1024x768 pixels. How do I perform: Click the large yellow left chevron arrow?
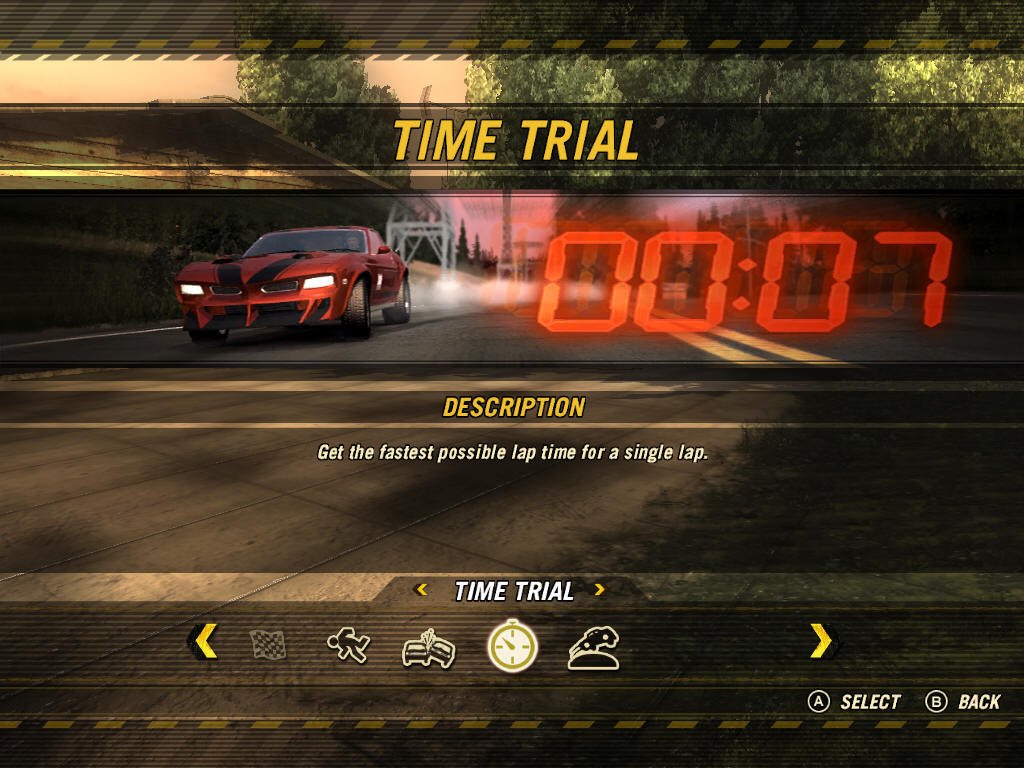204,641
